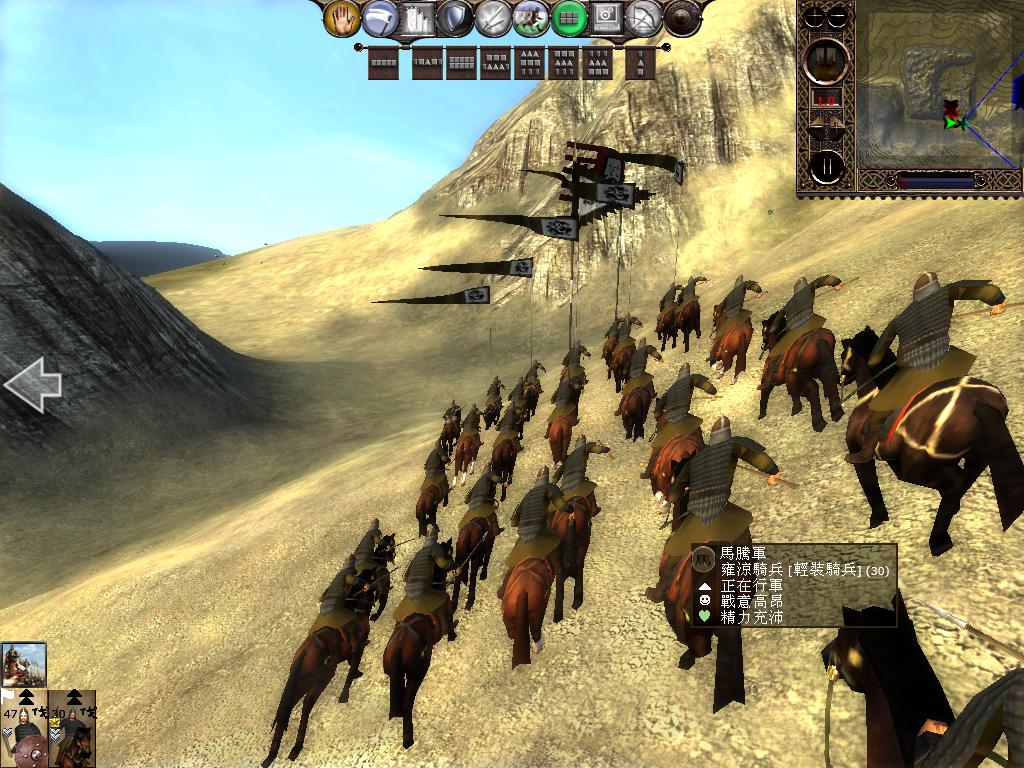Click the round bronze shield icon
Screen dimensions: 1024x768
[x=683, y=17]
